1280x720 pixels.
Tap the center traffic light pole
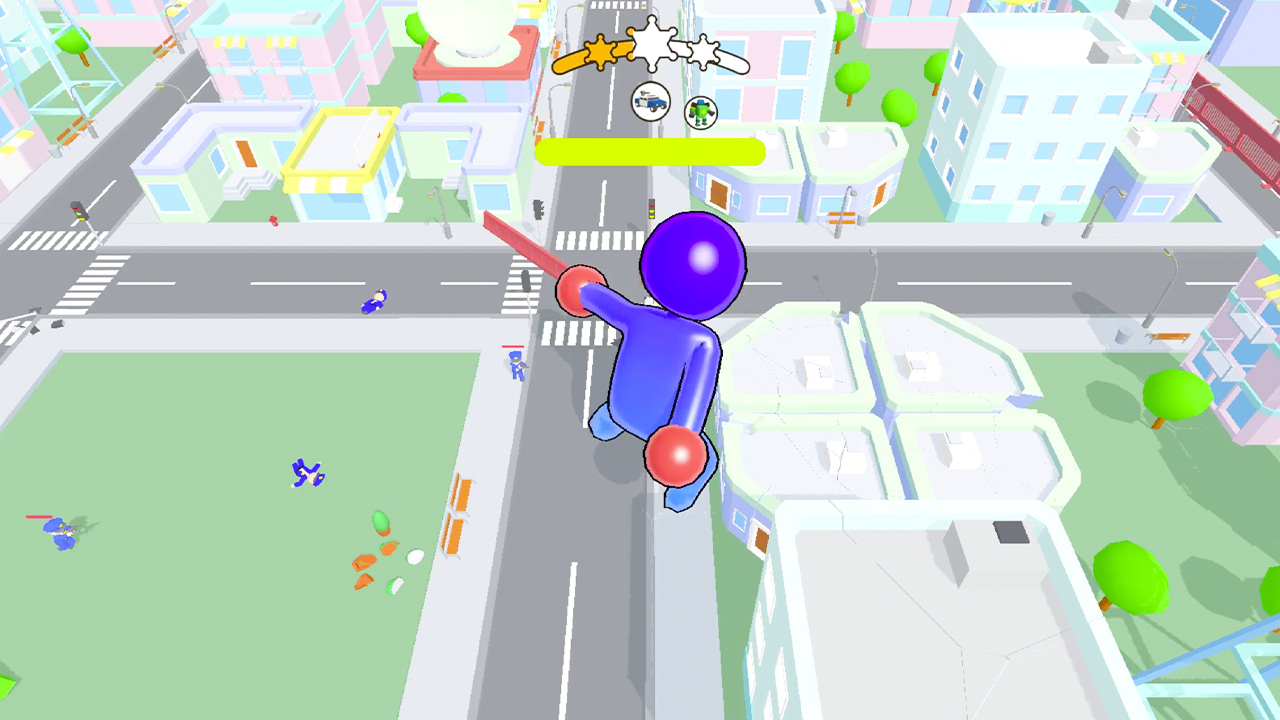[537, 208]
